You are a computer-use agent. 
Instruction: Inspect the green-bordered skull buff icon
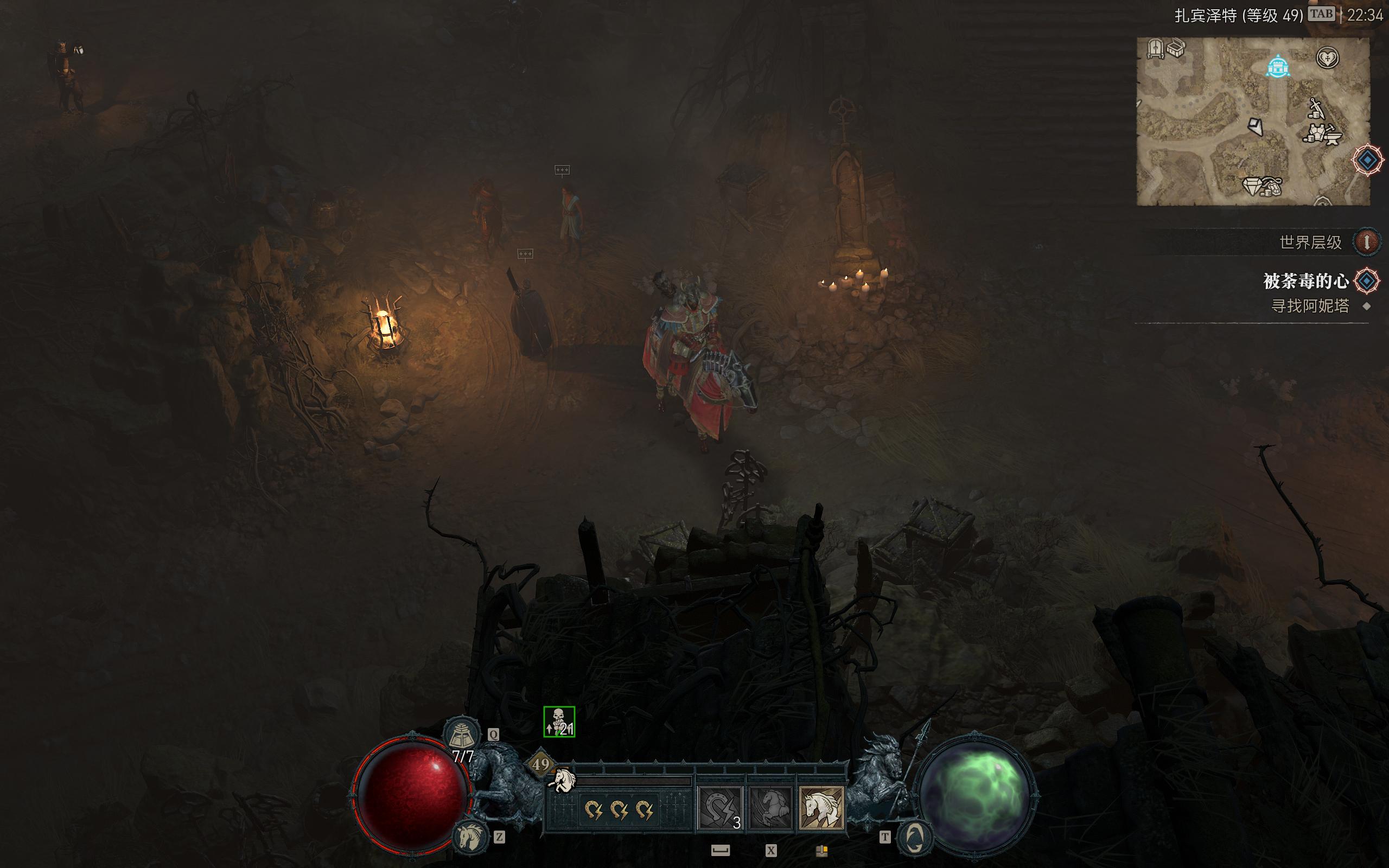559,722
